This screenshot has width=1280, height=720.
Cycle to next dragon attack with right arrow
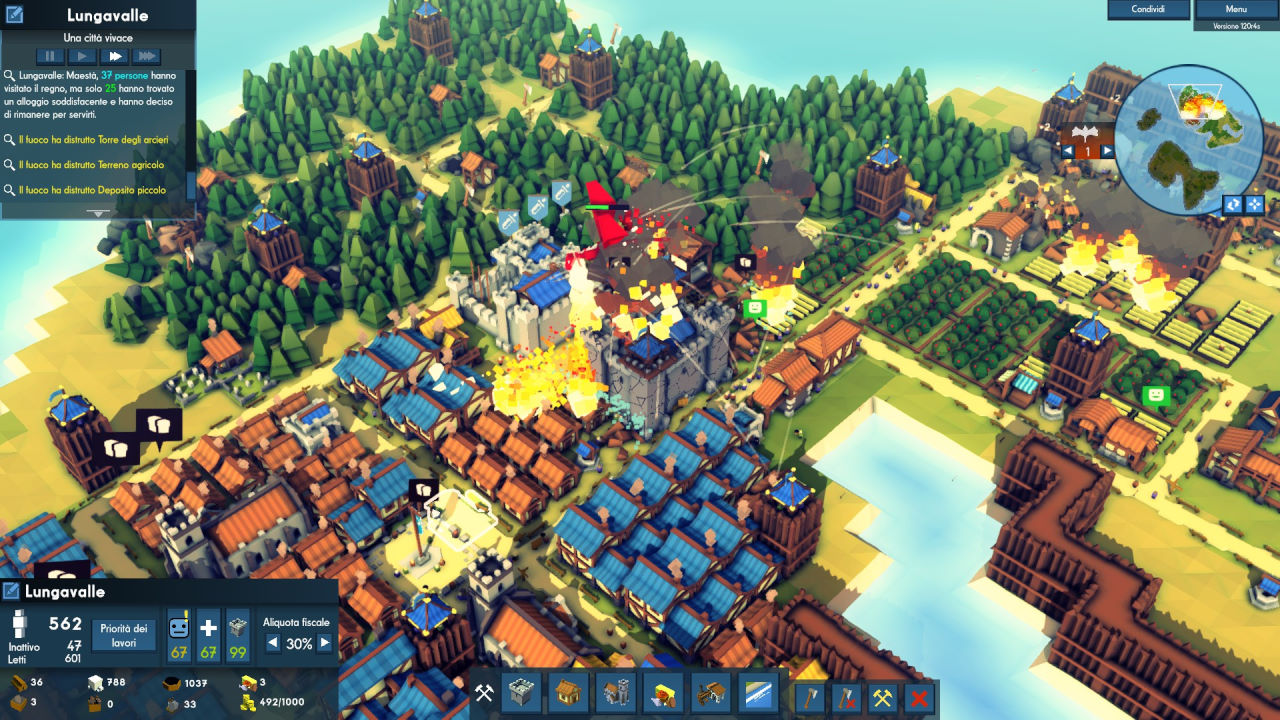(x=1107, y=151)
